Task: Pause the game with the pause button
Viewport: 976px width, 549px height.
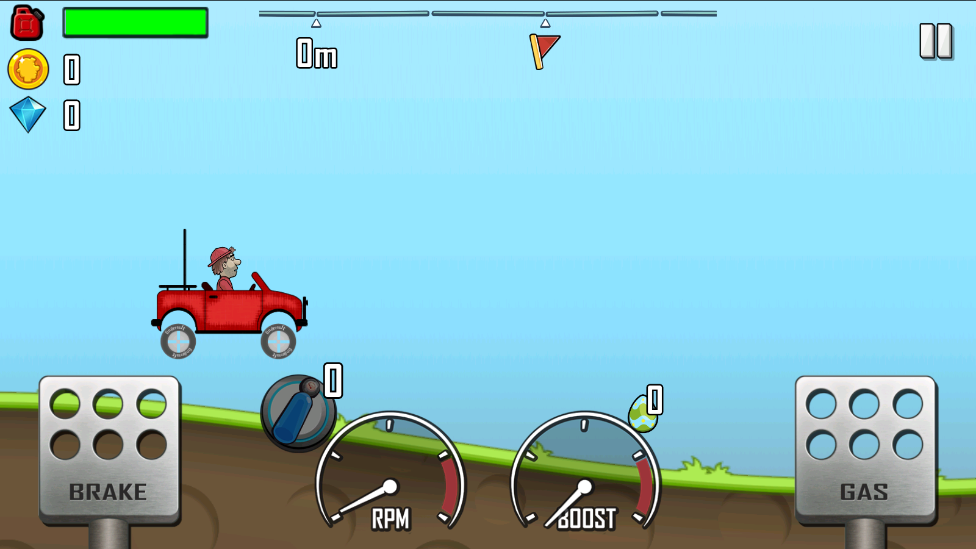Action: (x=936, y=41)
